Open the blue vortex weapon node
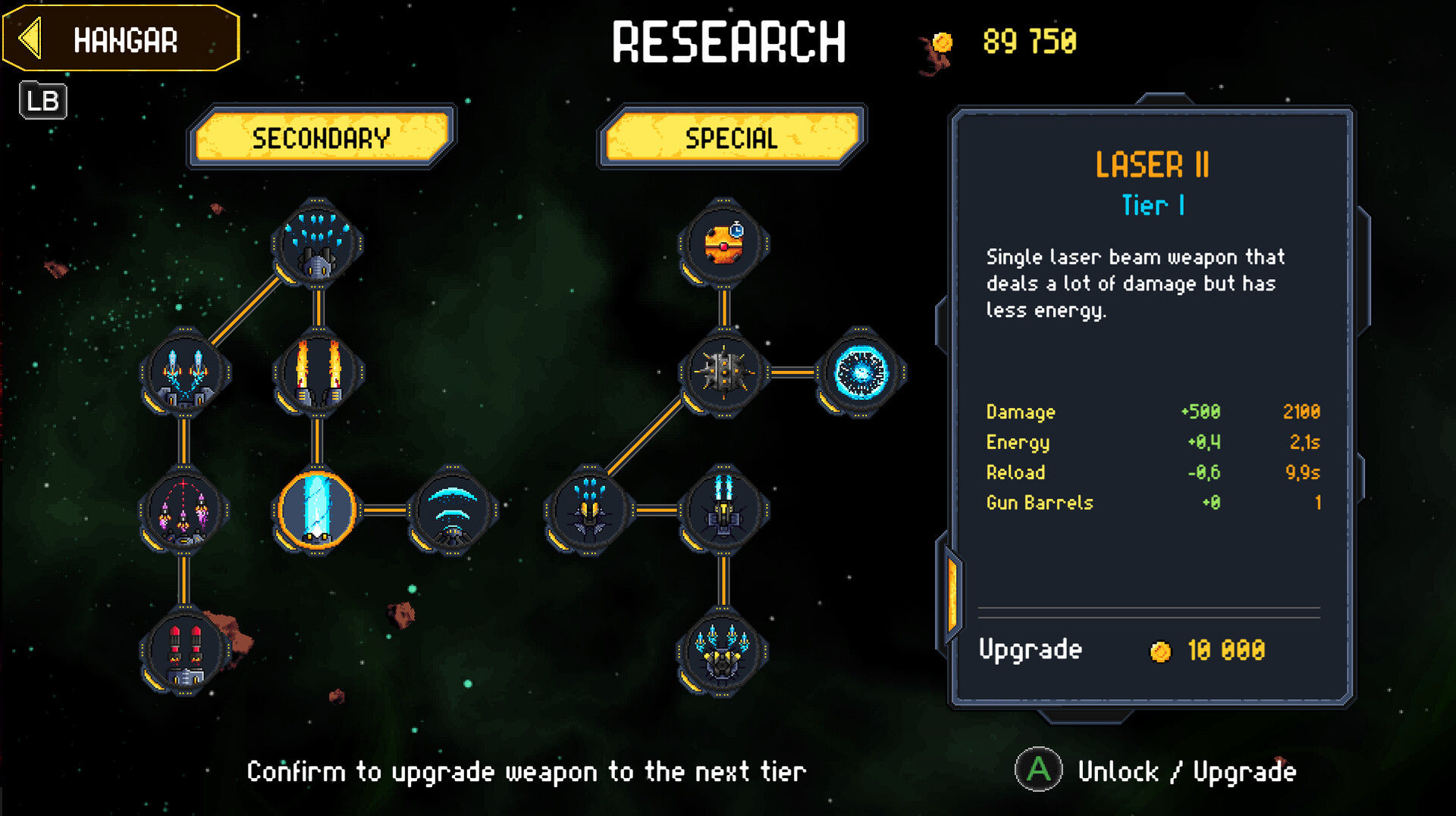This screenshot has width=1456, height=816. click(861, 372)
